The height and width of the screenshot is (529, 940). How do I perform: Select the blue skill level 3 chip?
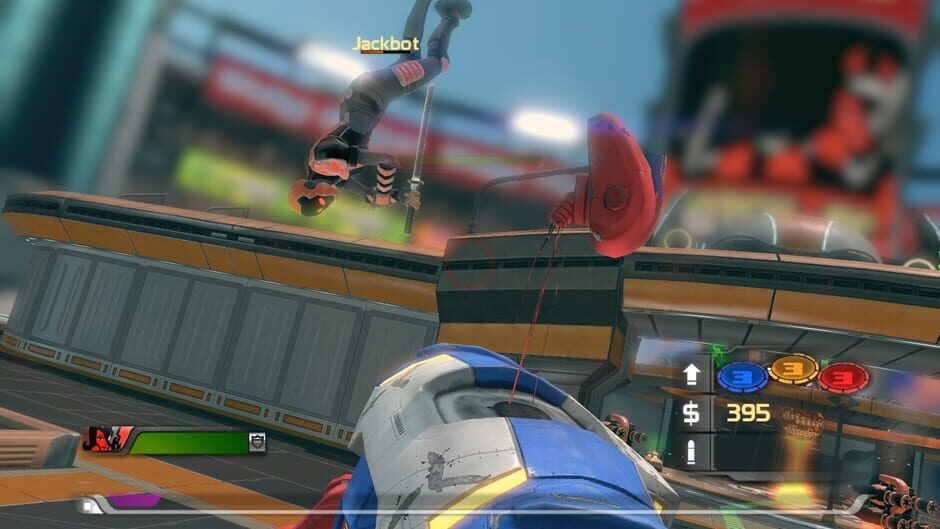click(742, 376)
